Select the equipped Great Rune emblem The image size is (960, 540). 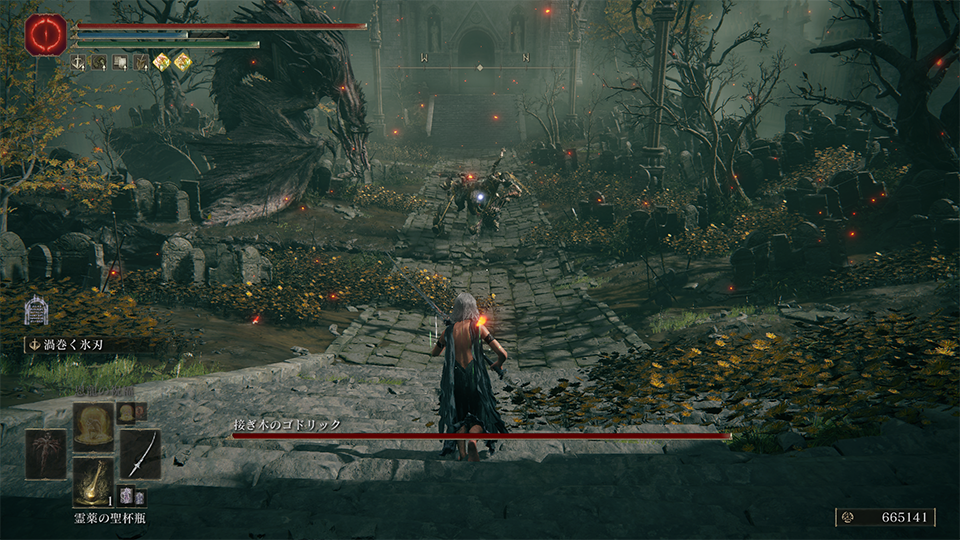(45, 35)
